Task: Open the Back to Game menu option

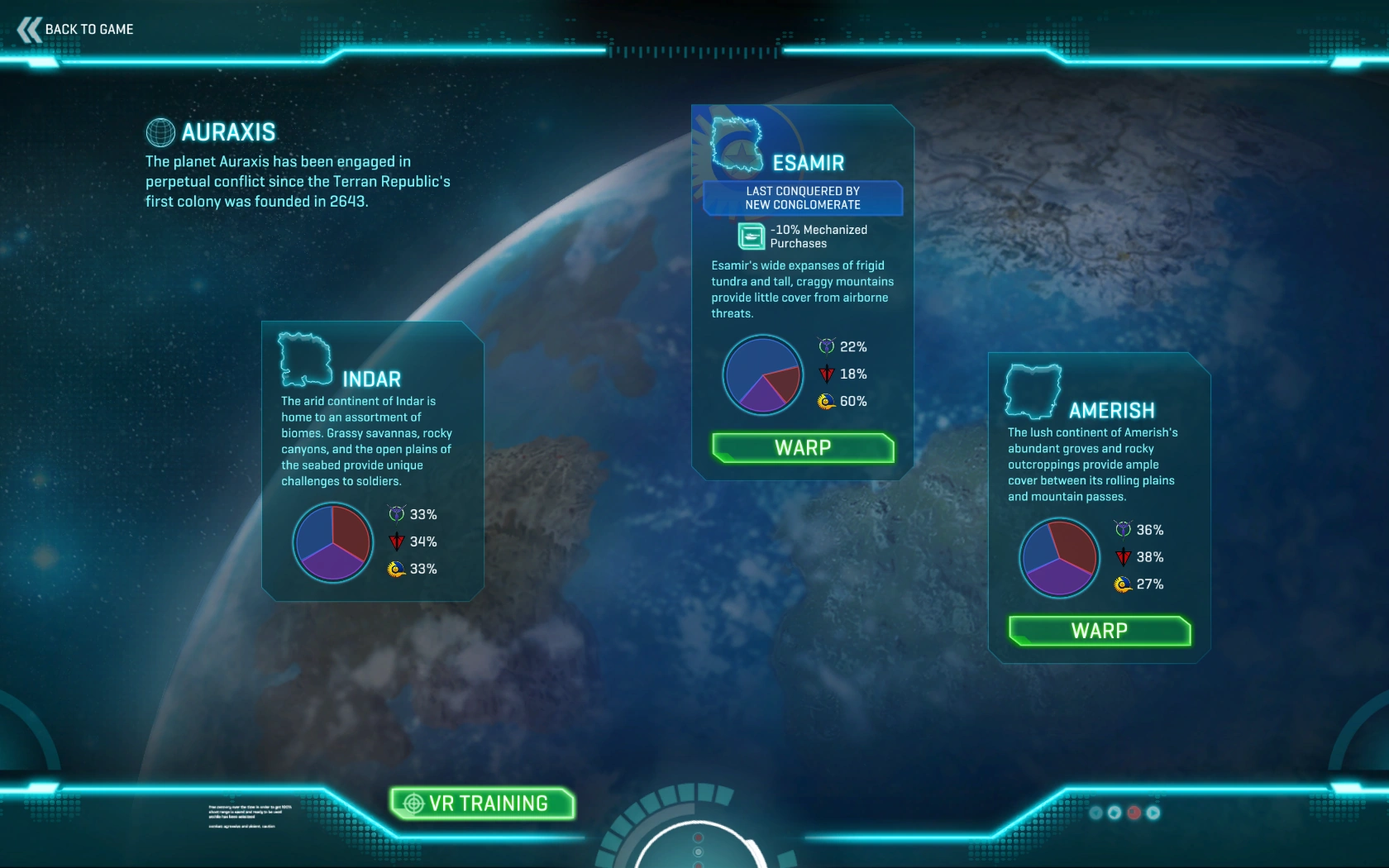Action: pyautogui.click(x=79, y=28)
